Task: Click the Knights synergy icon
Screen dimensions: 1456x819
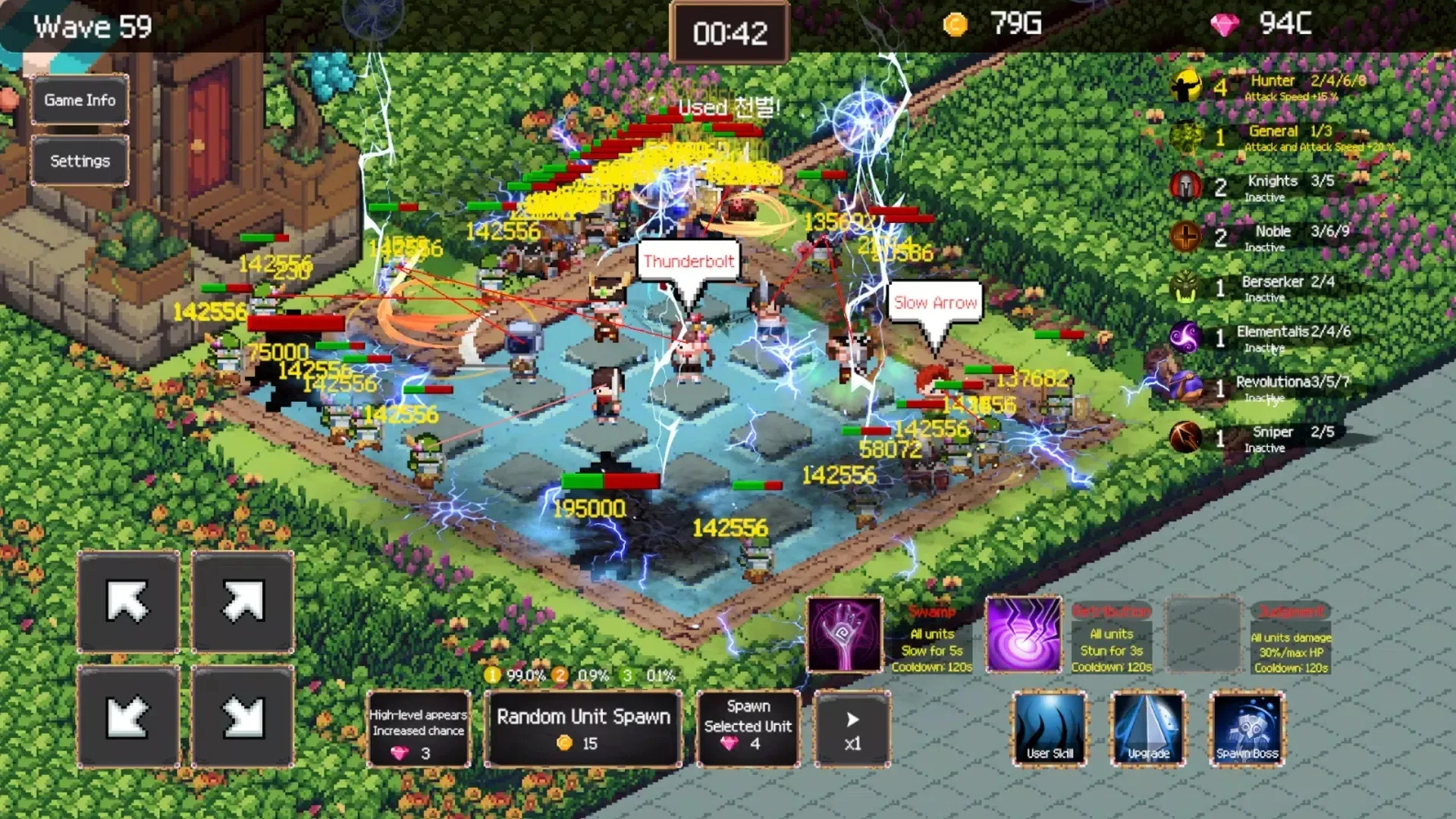Action: tap(1186, 187)
